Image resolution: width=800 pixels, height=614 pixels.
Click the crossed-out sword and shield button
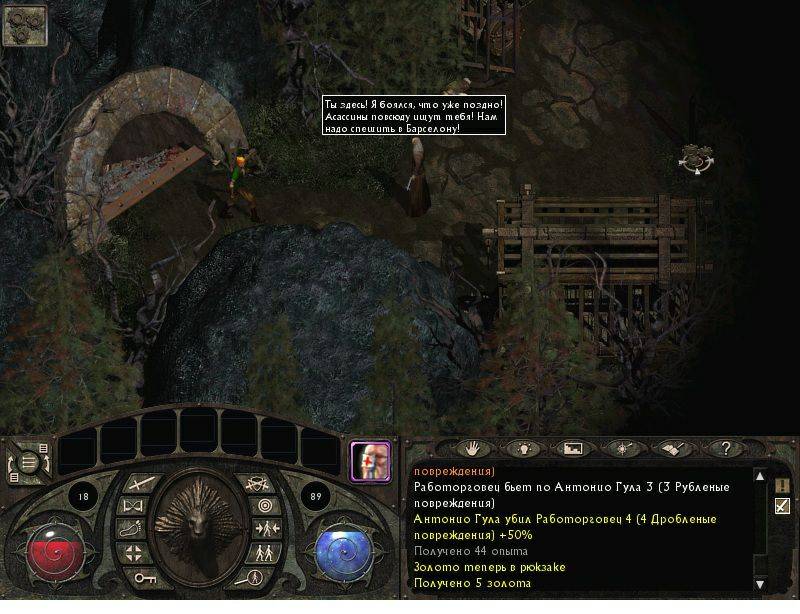point(258,483)
